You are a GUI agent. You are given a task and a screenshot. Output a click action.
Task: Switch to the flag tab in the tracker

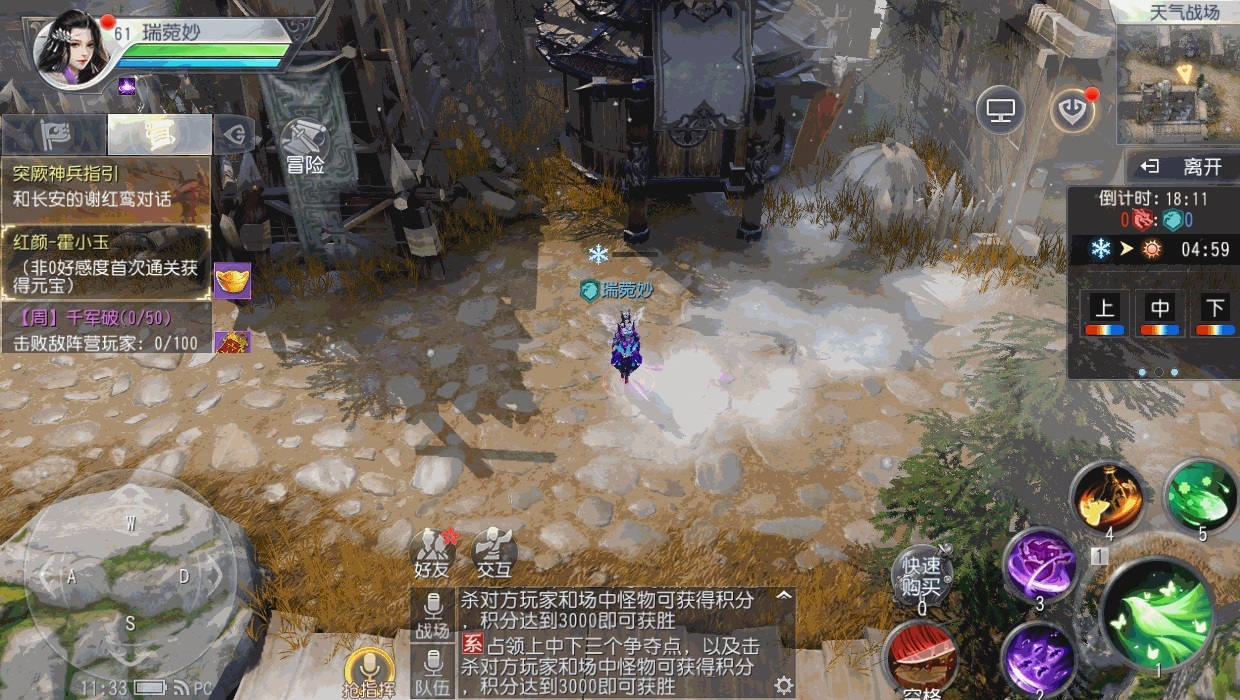[x=53, y=134]
